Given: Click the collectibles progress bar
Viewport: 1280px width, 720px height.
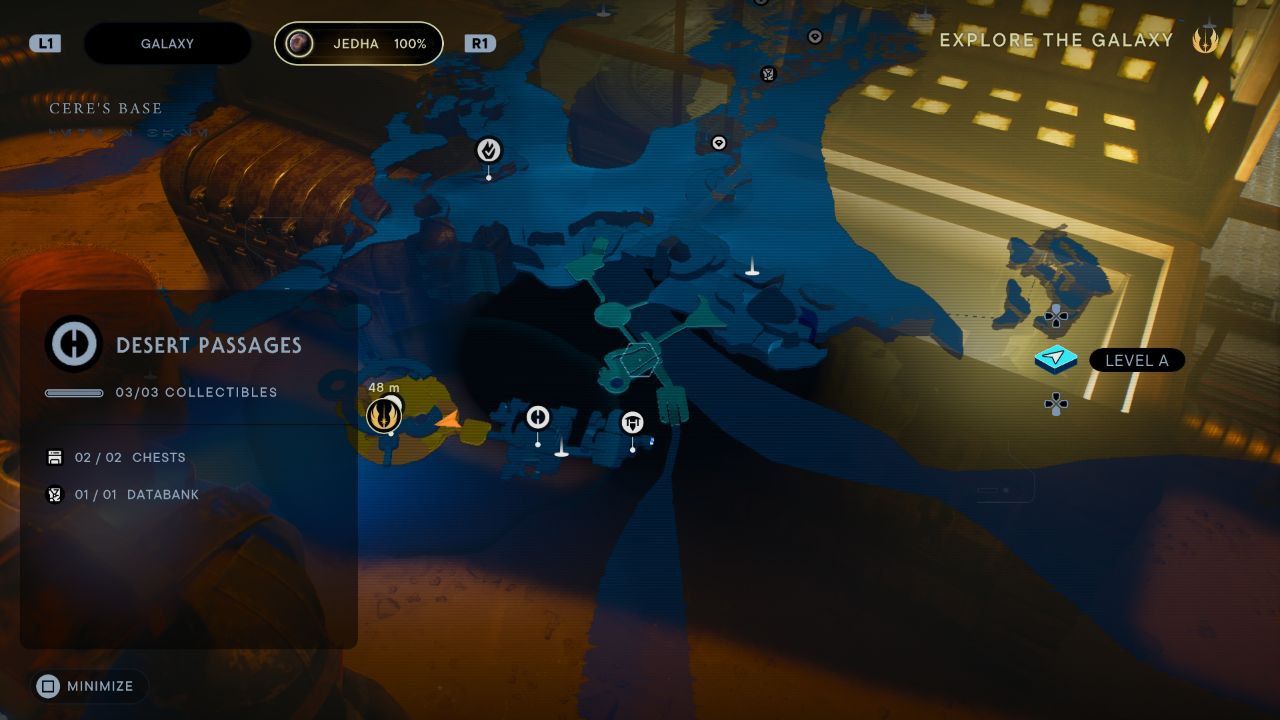Looking at the screenshot, I should (75, 392).
